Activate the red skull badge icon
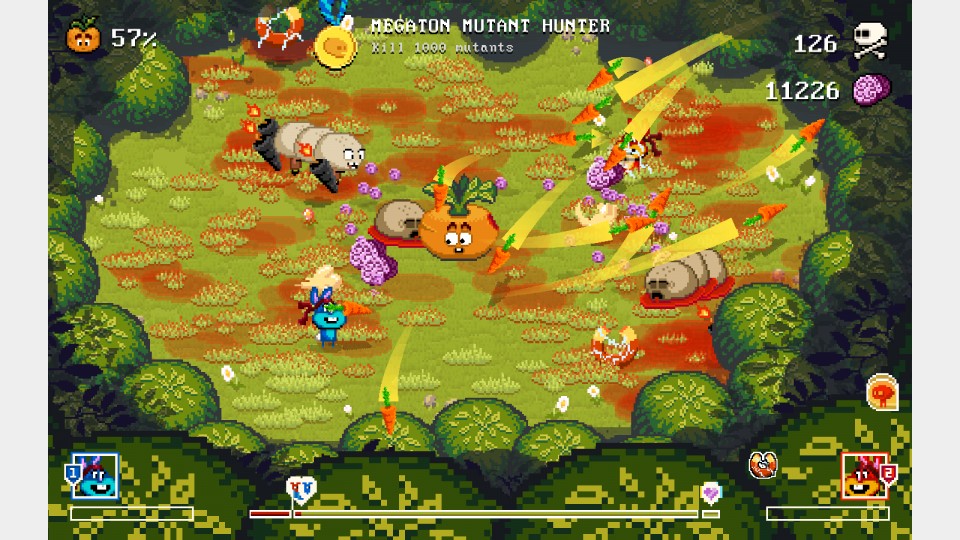The image size is (960, 540). pyautogui.click(x=881, y=391)
